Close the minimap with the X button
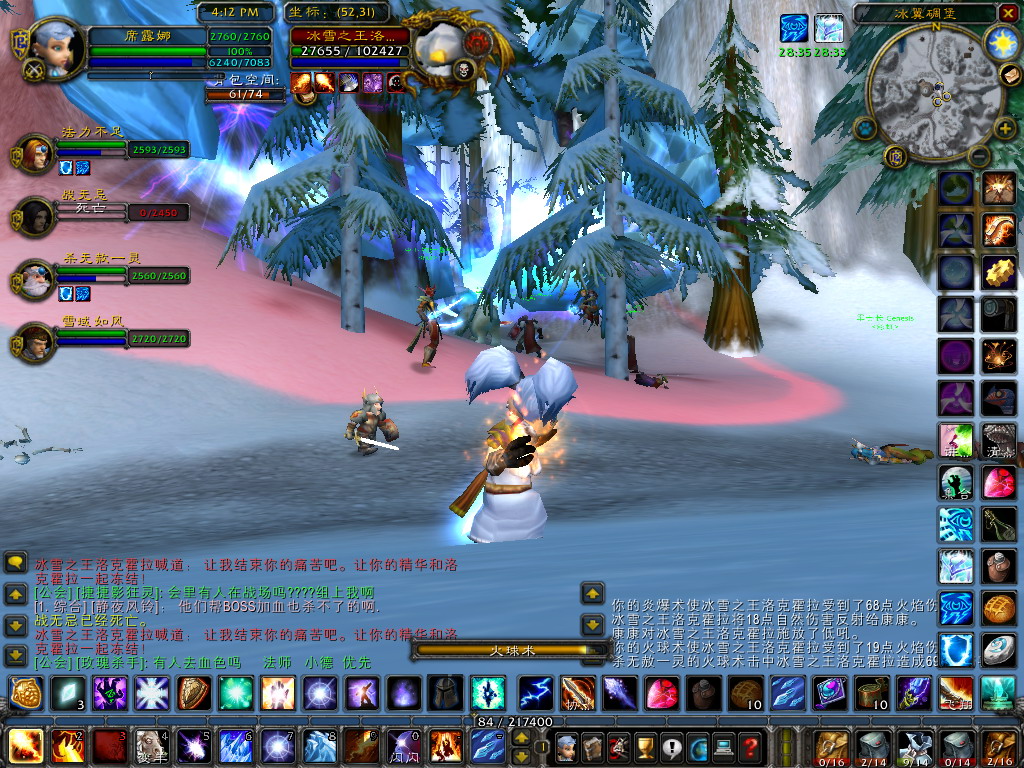The height and width of the screenshot is (768, 1024). pos(1010,14)
